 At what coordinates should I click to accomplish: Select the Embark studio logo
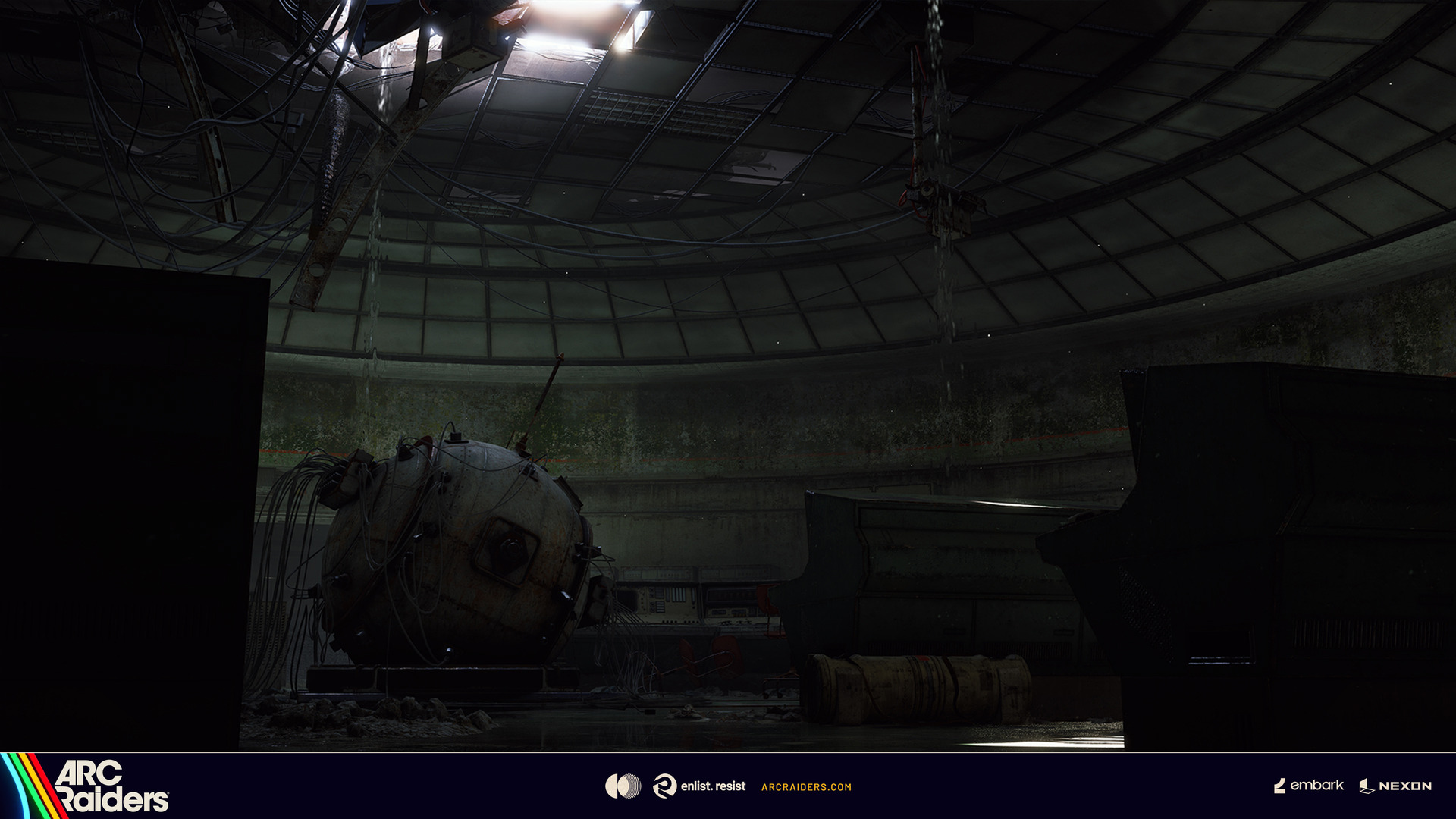point(1309,786)
